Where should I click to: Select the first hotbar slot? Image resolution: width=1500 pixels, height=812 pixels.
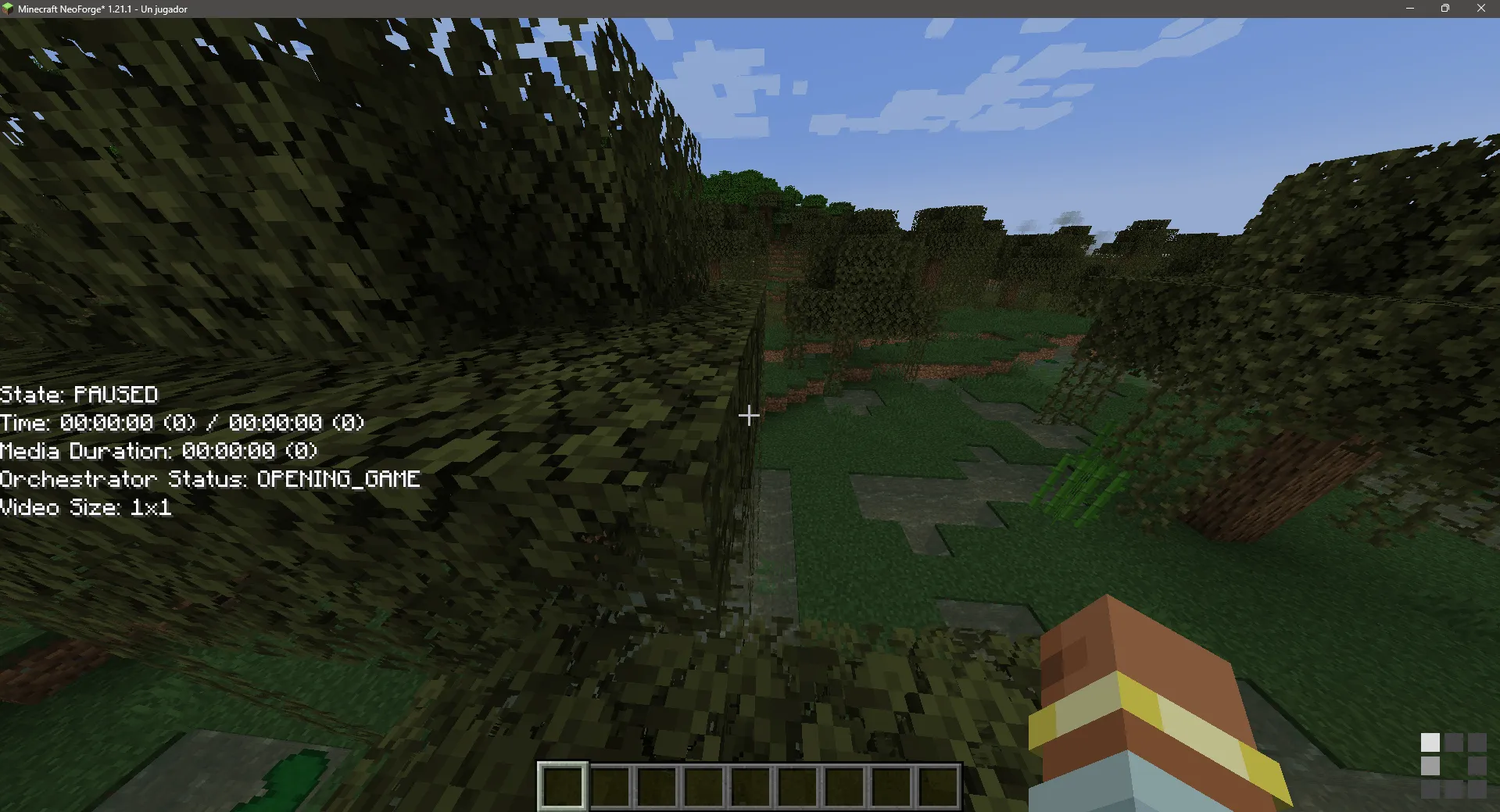(x=563, y=785)
